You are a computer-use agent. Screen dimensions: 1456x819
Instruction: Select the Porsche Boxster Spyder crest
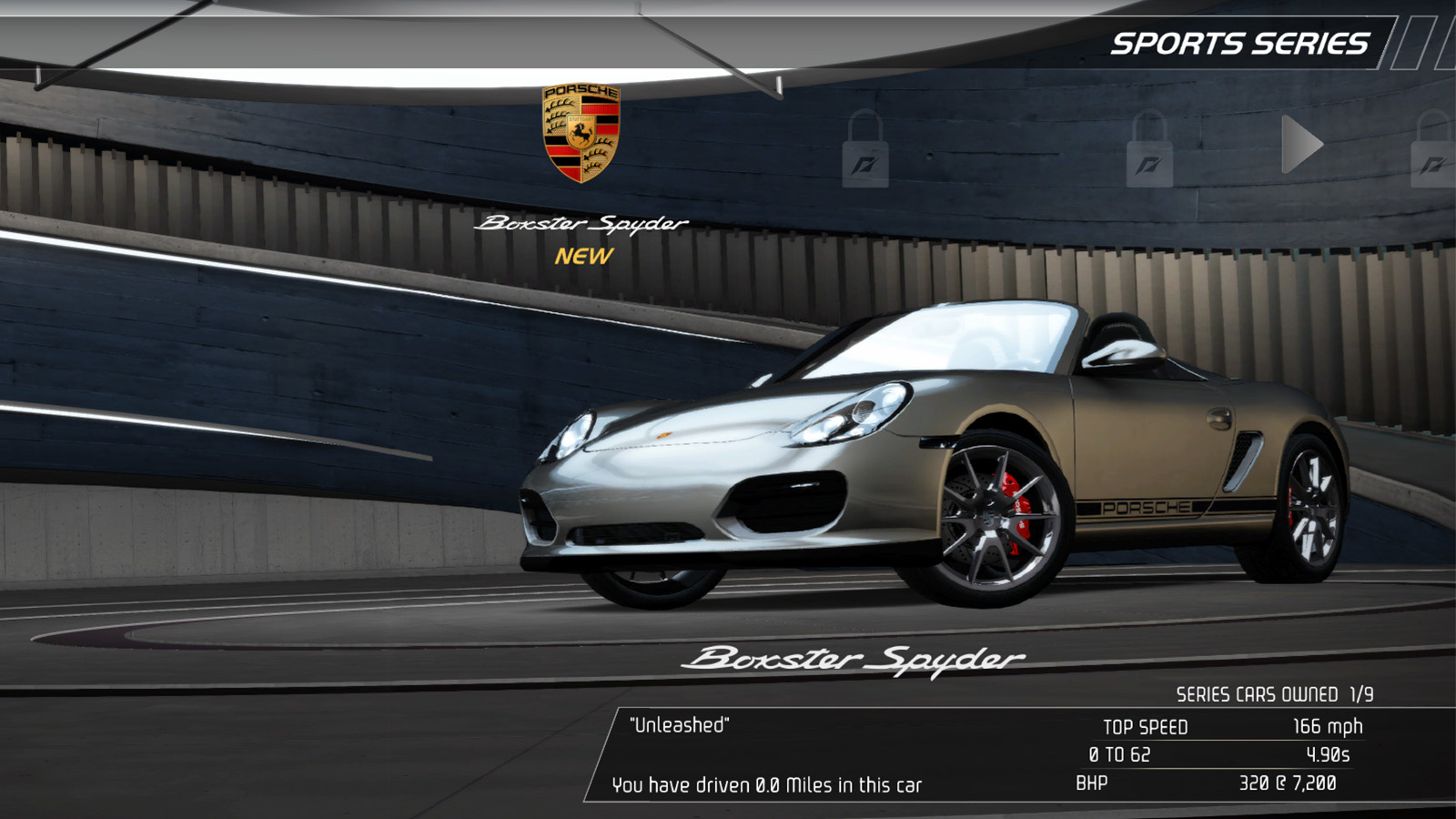pos(581,133)
